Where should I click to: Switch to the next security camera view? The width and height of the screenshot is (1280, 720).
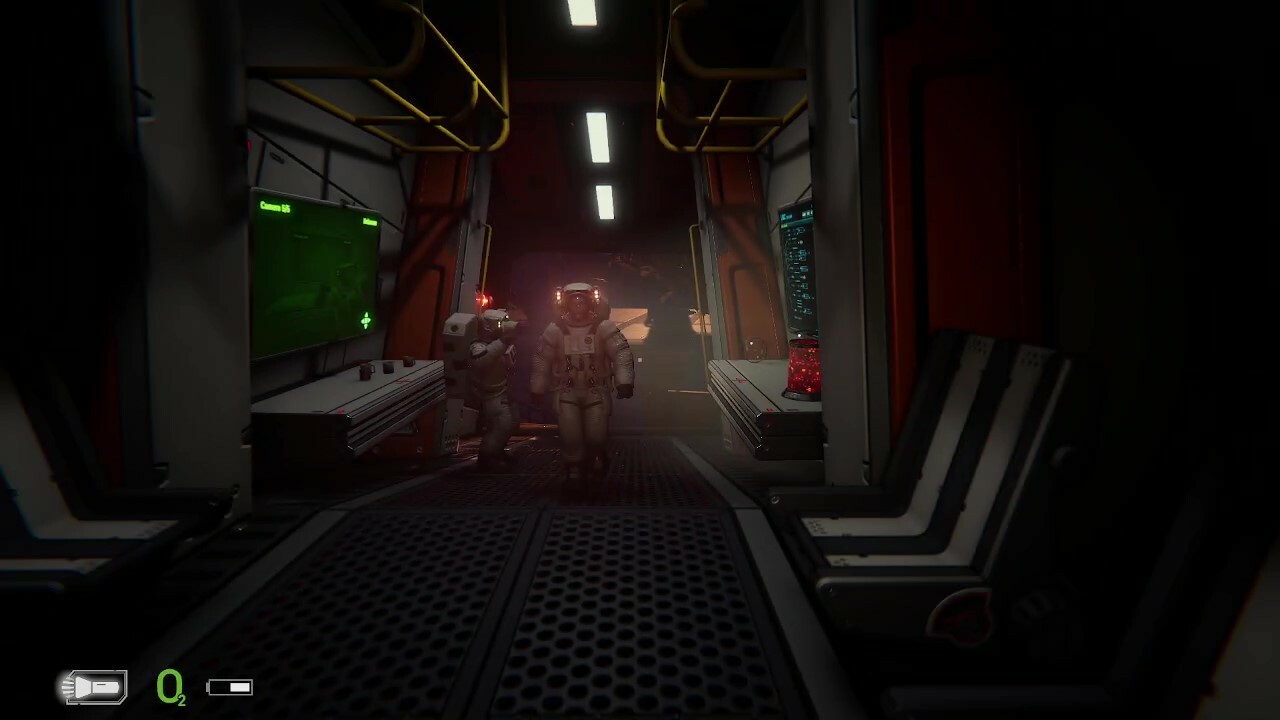pyautogui.click(x=366, y=320)
